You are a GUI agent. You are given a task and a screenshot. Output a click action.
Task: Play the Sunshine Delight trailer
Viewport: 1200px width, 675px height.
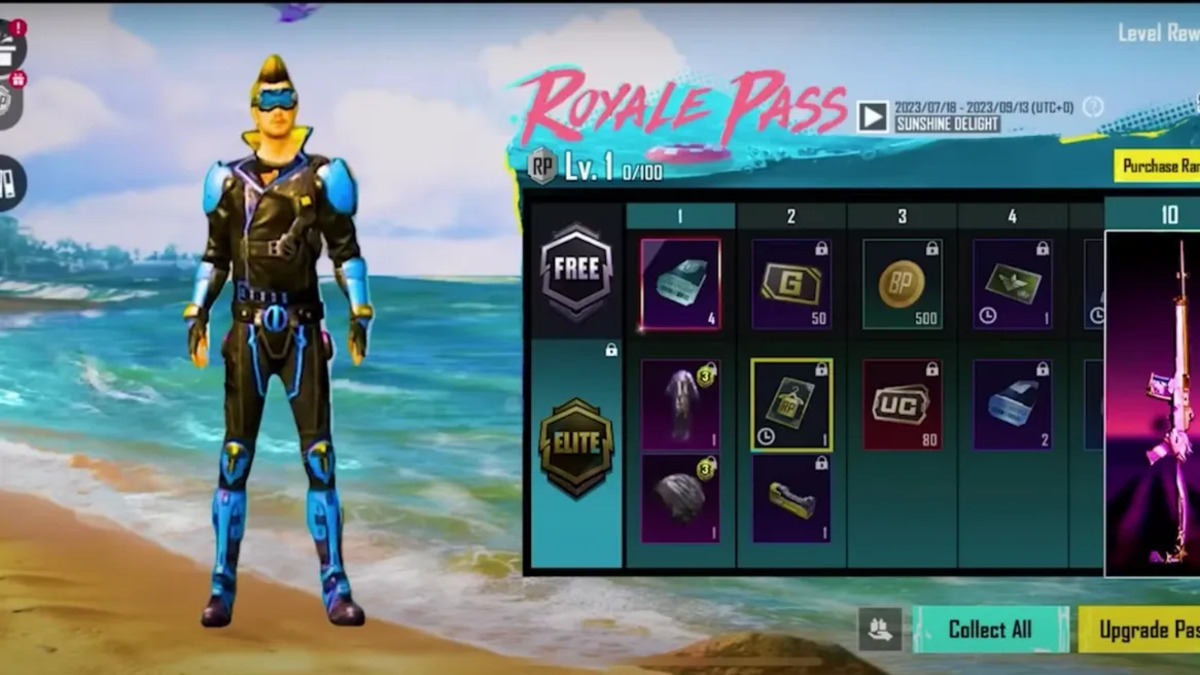coord(872,116)
